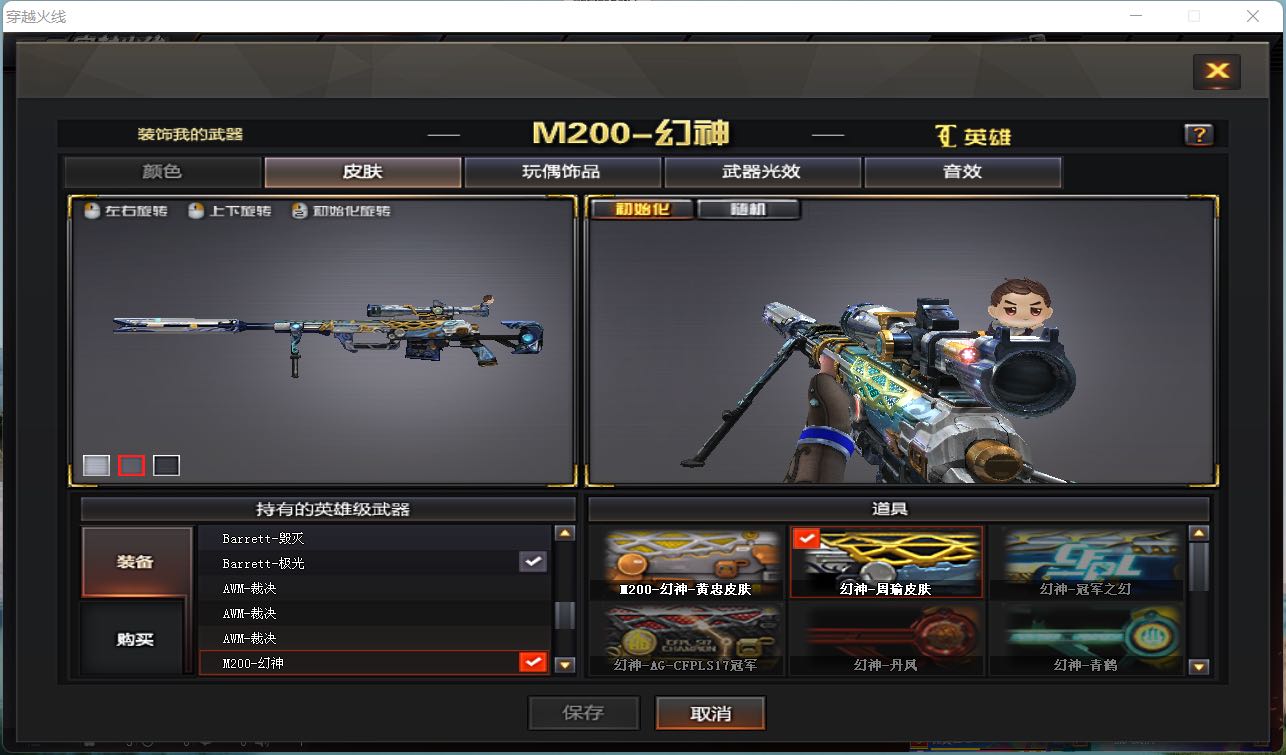Open the 武器光效 tab
The width and height of the screenshot is (1286, 755).
pos(761,171)
